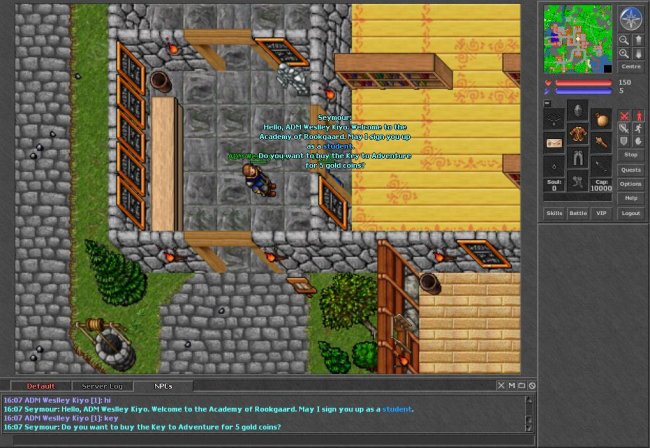
Task: Close the current chat channel
Action: [501, 385]
